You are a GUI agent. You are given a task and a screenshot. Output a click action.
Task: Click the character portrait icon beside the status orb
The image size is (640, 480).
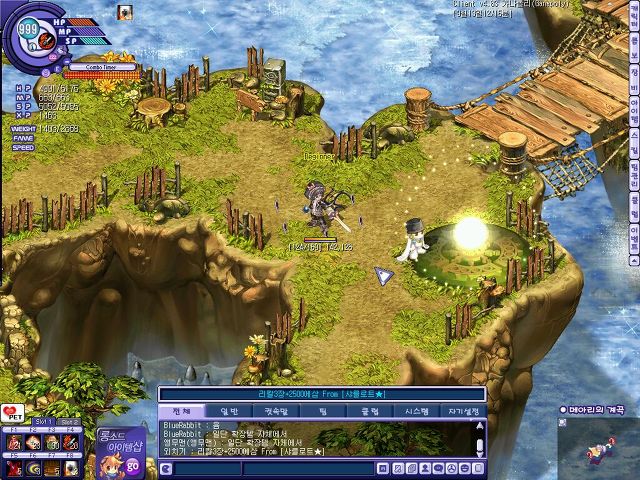click(126, 13)
